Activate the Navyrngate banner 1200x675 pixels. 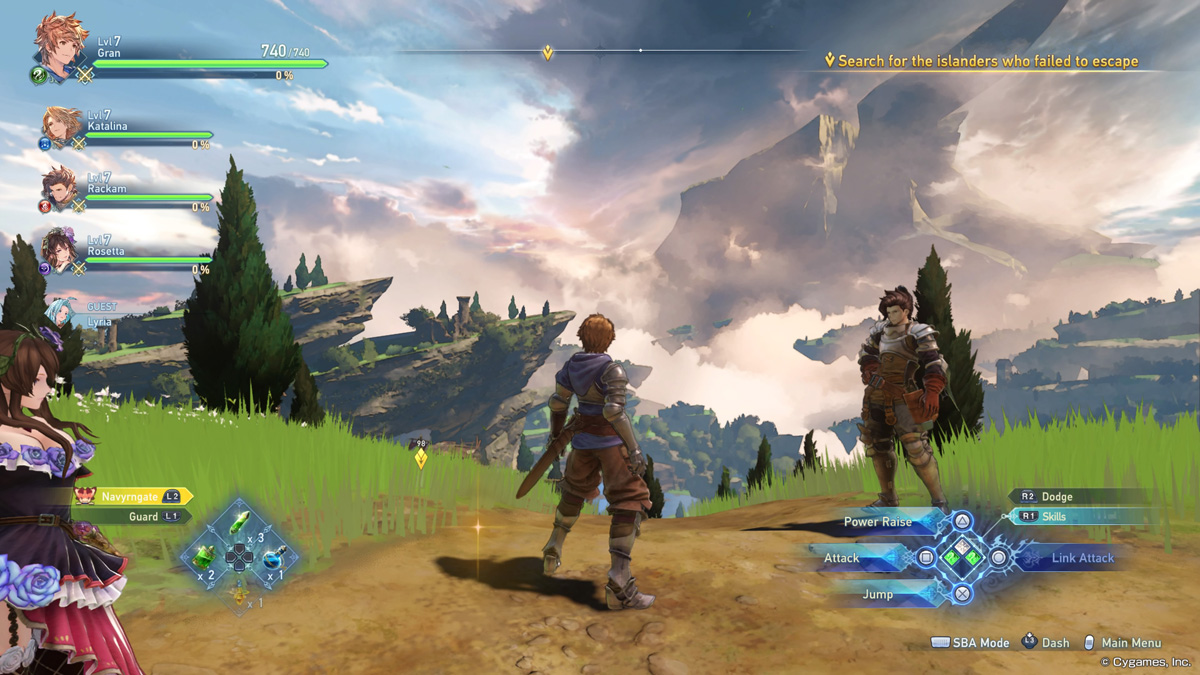coord(134,496)
